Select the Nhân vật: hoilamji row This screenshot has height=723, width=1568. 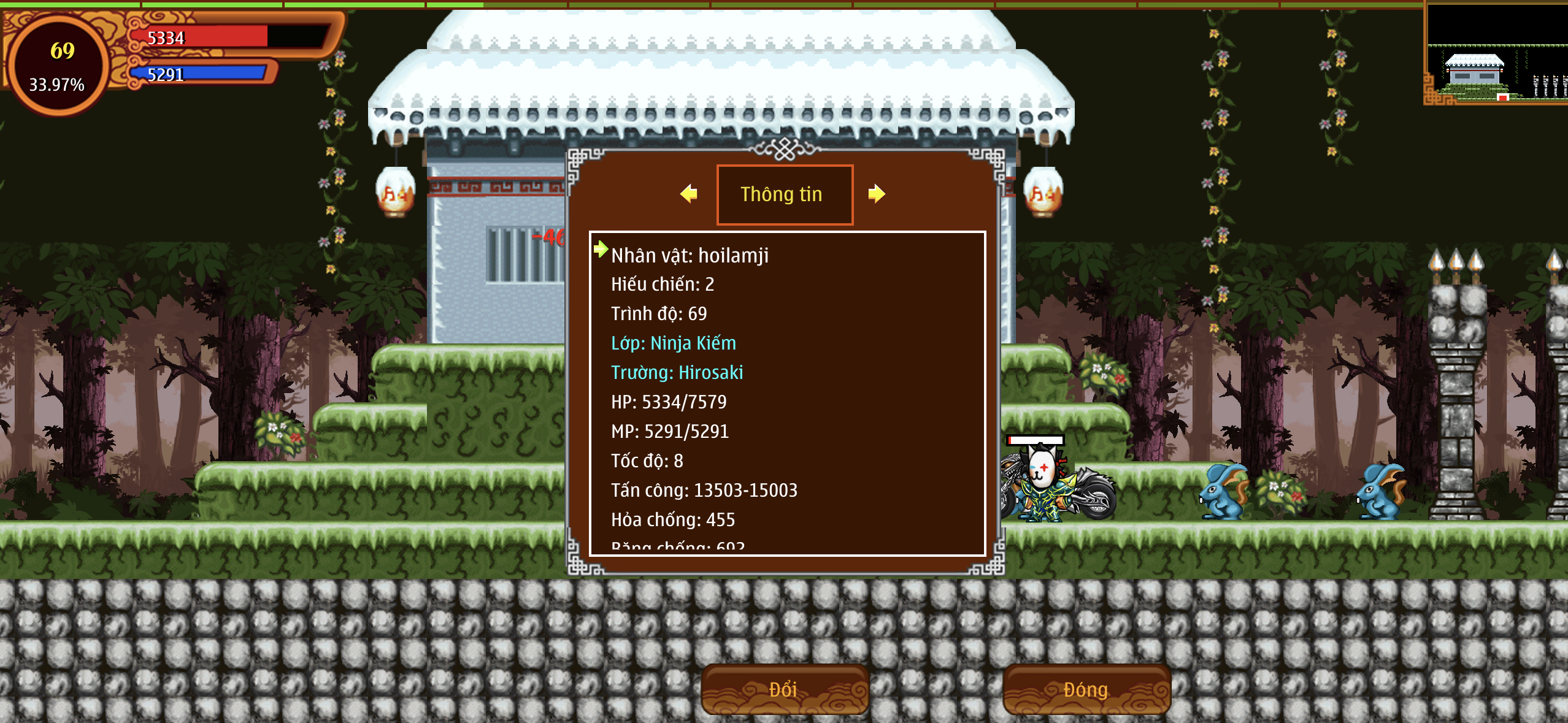click(x=690, y=255)
